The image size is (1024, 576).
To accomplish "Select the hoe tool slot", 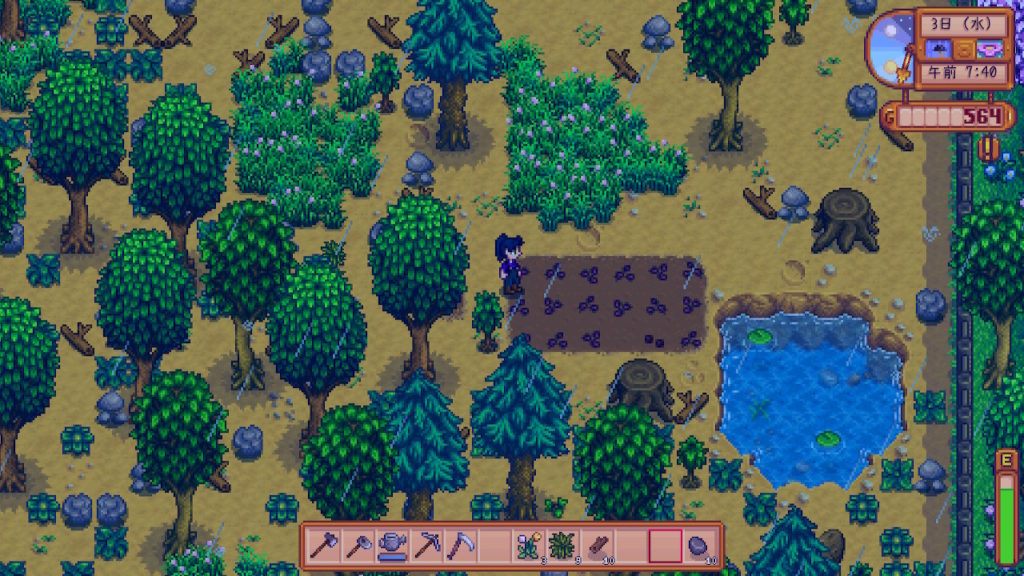I will 358,546.
